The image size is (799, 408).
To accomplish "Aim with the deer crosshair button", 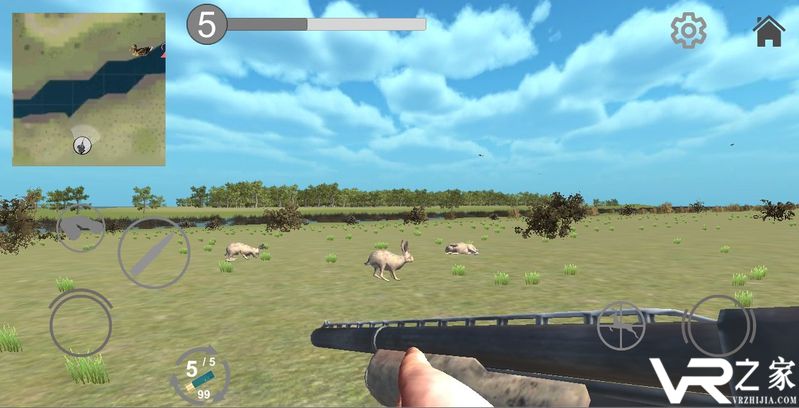I will pos(621,325).
